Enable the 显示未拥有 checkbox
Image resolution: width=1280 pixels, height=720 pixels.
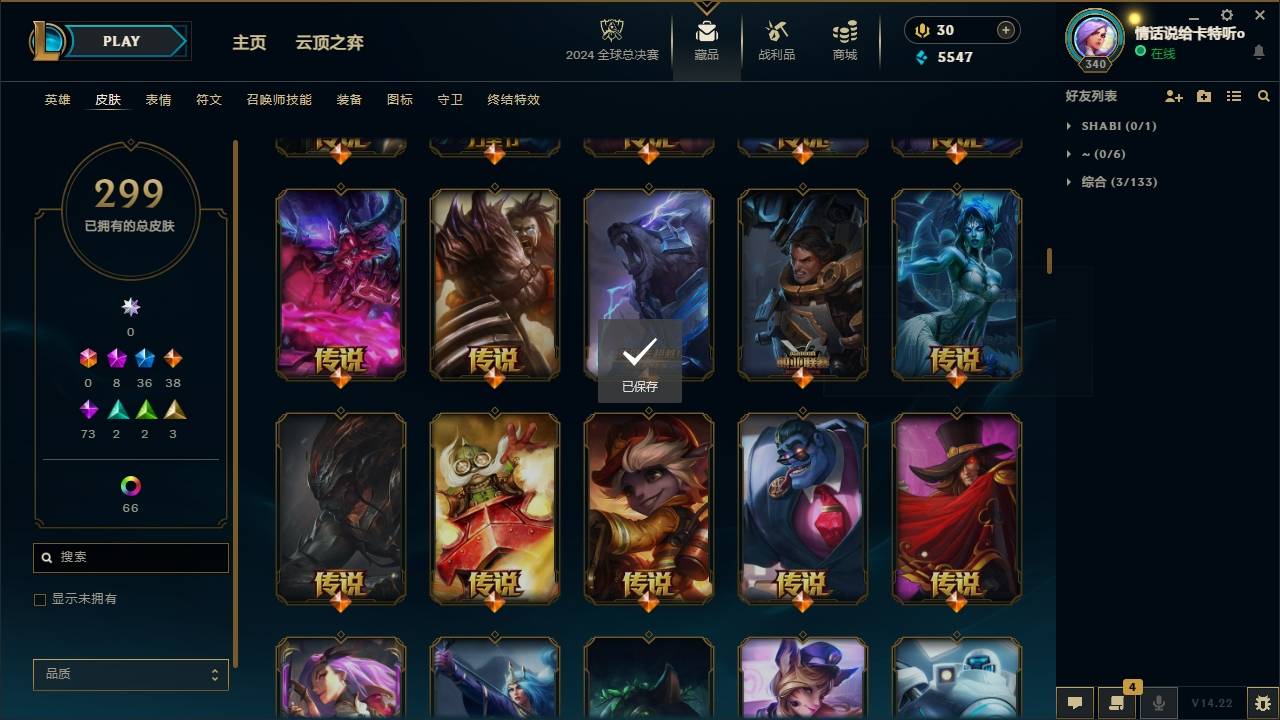coord(40,599)
